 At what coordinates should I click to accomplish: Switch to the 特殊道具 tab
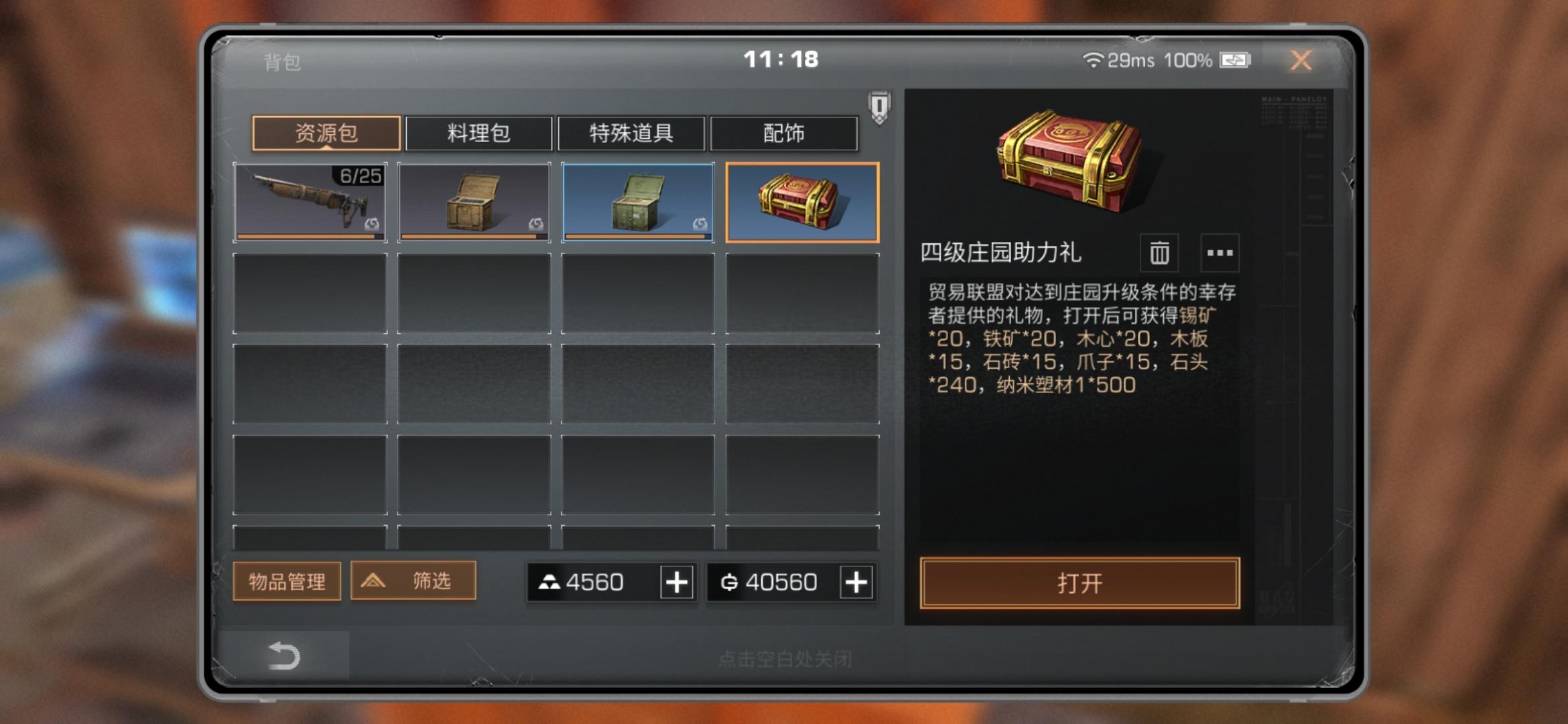click(x=631, y=133)
